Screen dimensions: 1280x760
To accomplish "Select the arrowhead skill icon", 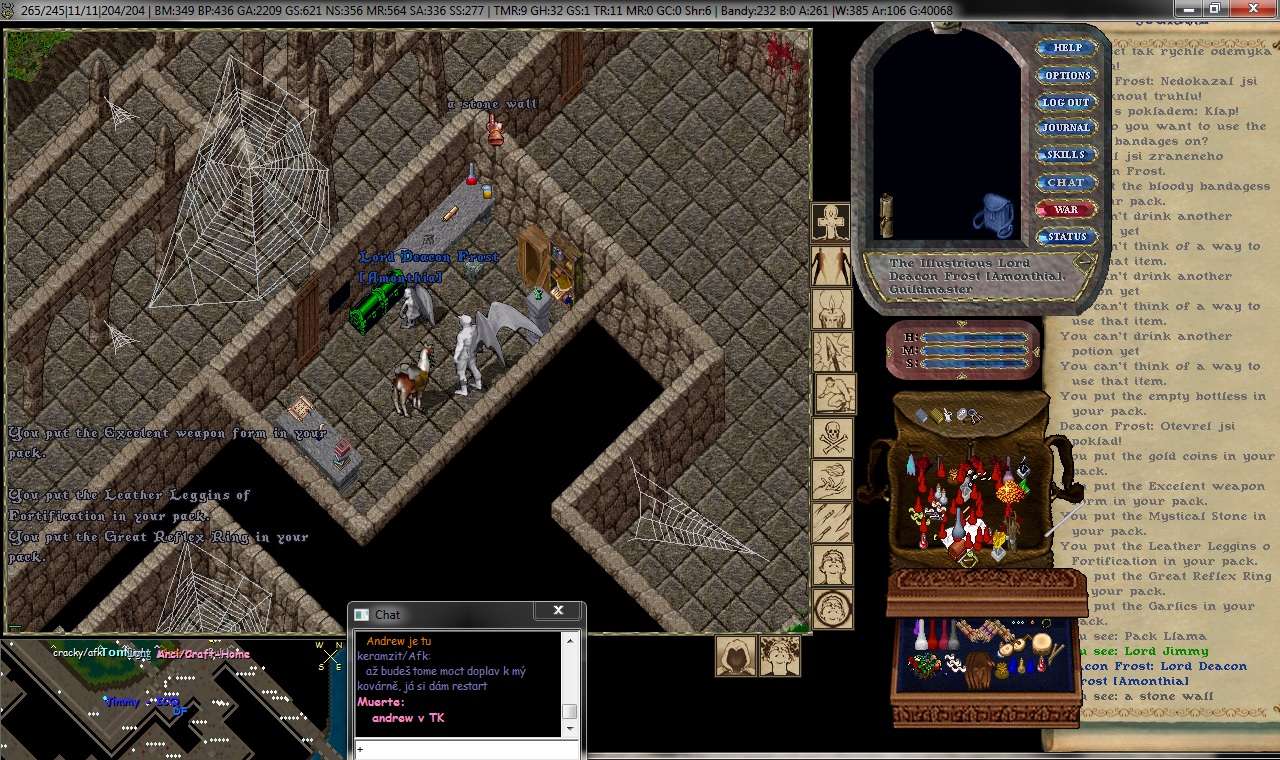I will 831,351.
